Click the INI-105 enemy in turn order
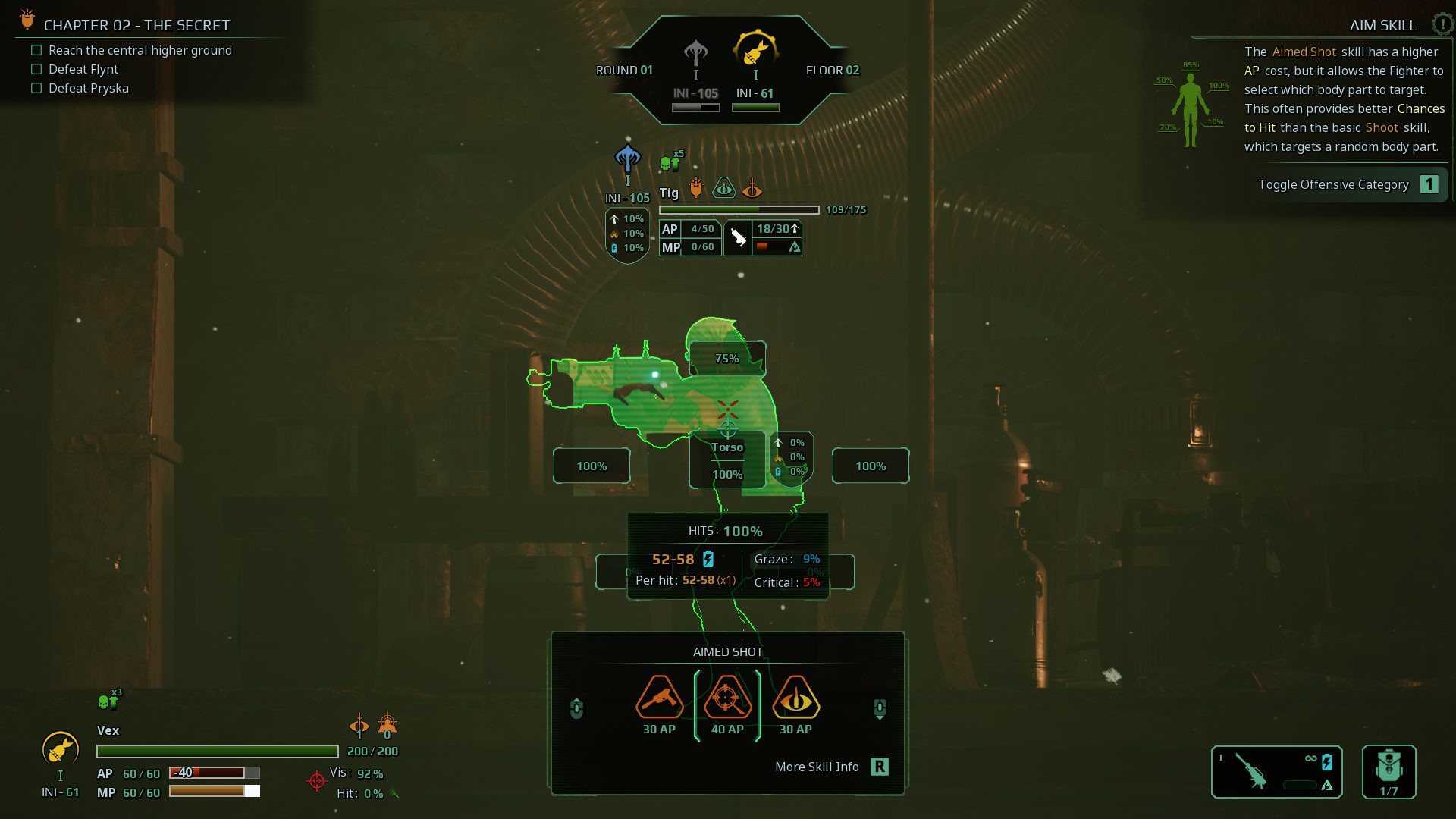This screenshot has height=819, width=1456. [x=695, y=57]
